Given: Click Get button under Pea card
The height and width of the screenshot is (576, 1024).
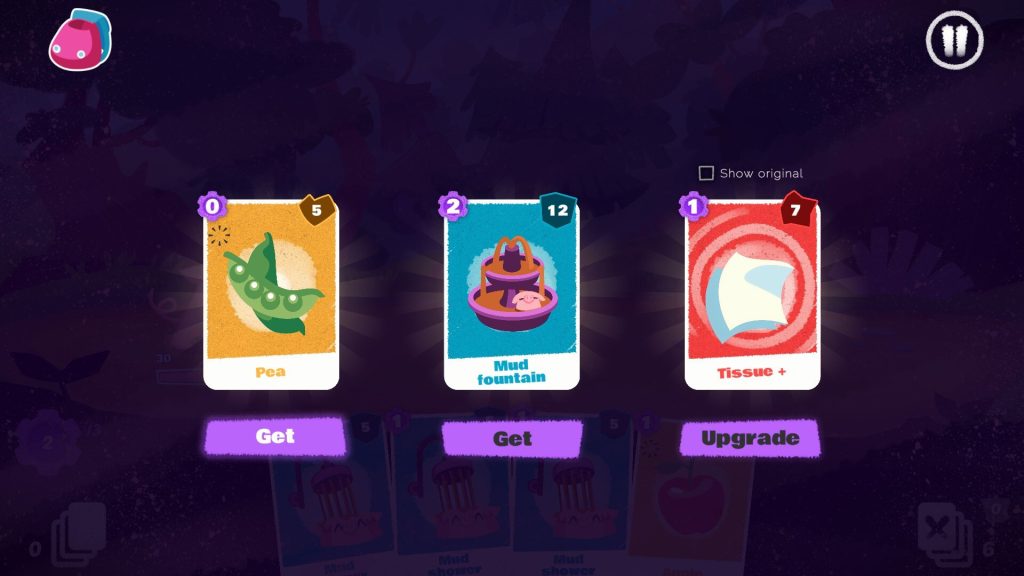Looking at the screenshot, I should [x=275, y=436].
